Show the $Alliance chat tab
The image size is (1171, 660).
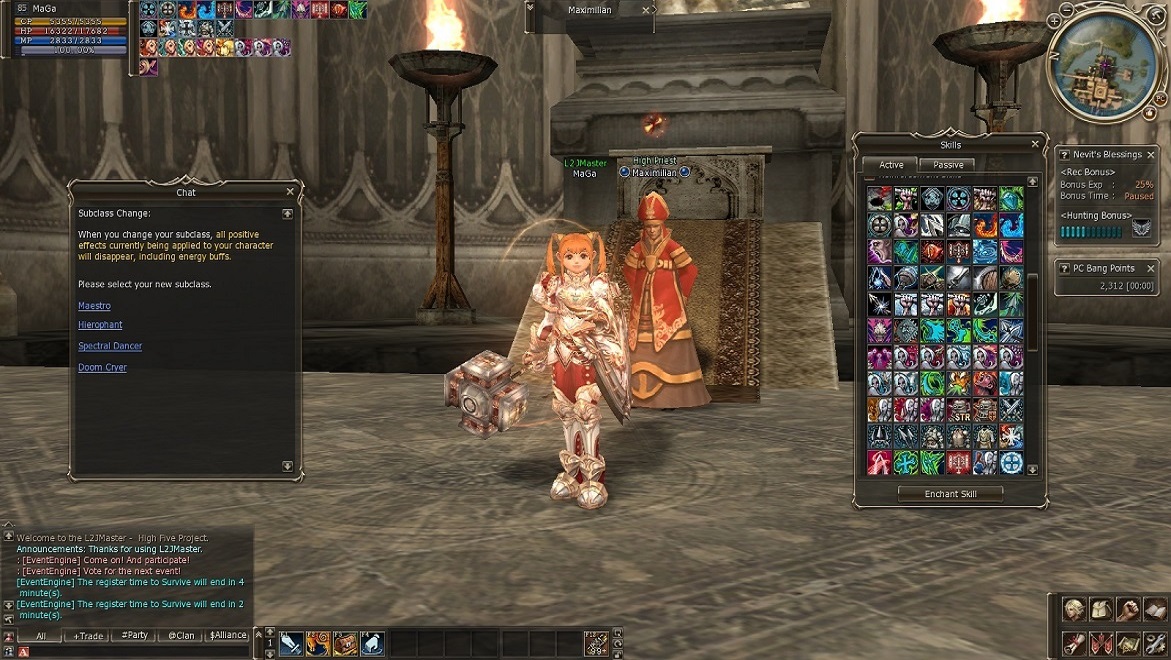[228, 635]
